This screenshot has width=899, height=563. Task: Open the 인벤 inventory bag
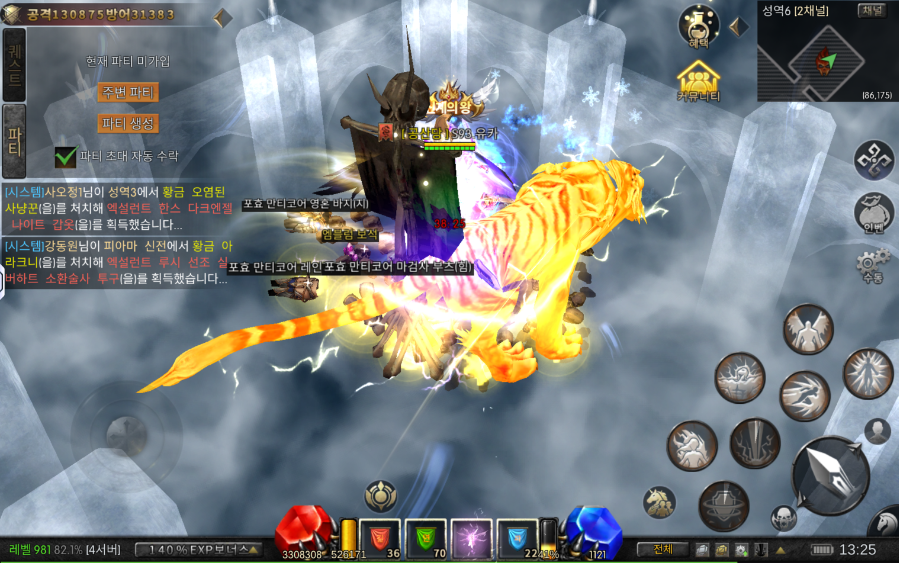(x=874, y=211)
